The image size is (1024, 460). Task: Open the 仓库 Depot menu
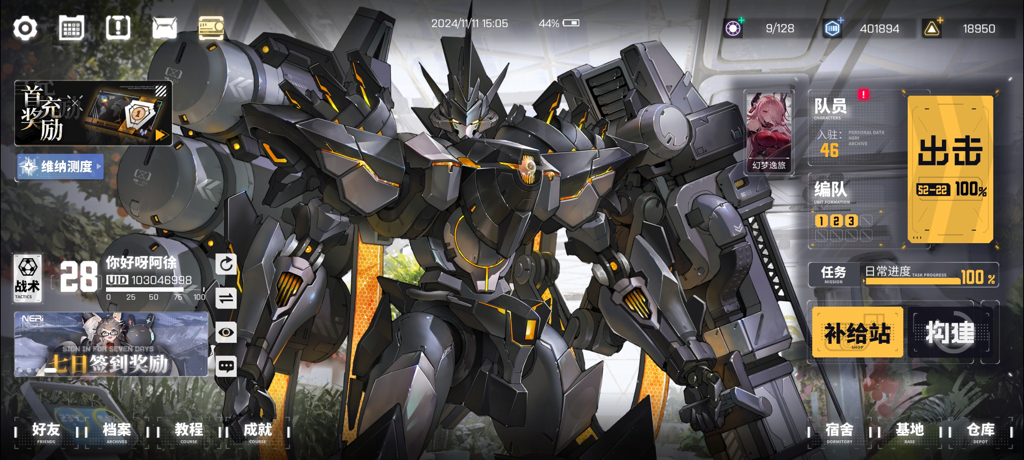980,431
